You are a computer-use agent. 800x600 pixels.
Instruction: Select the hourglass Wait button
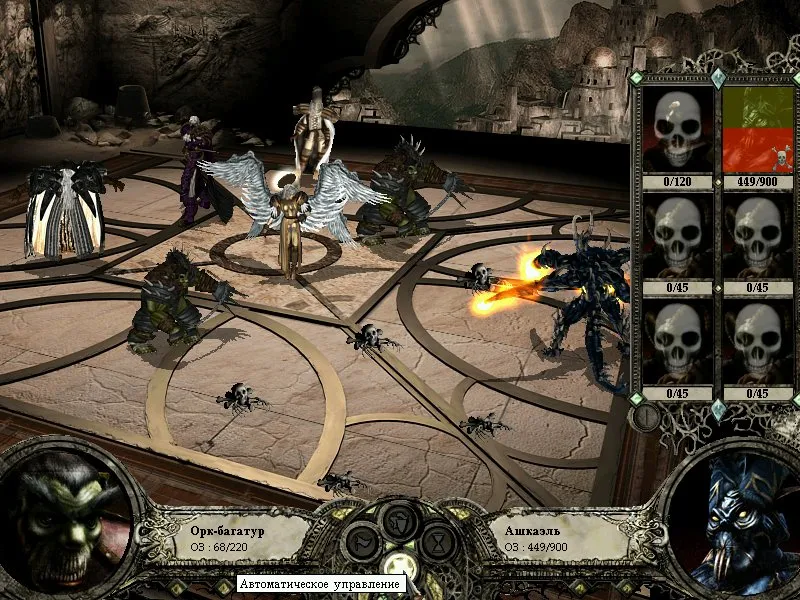[437, 543]
